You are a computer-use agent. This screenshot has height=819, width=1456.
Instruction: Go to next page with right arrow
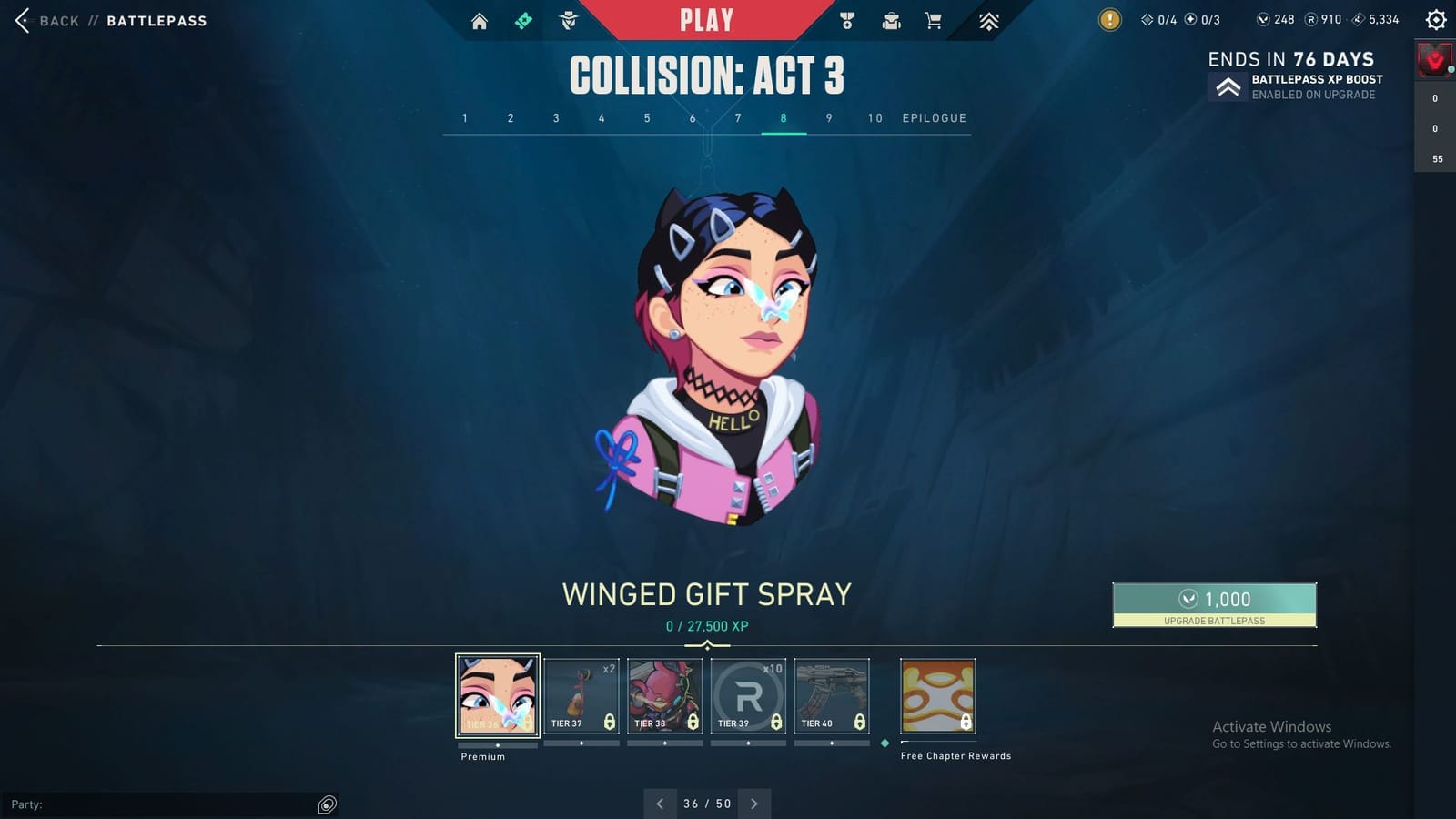[753, 804]
